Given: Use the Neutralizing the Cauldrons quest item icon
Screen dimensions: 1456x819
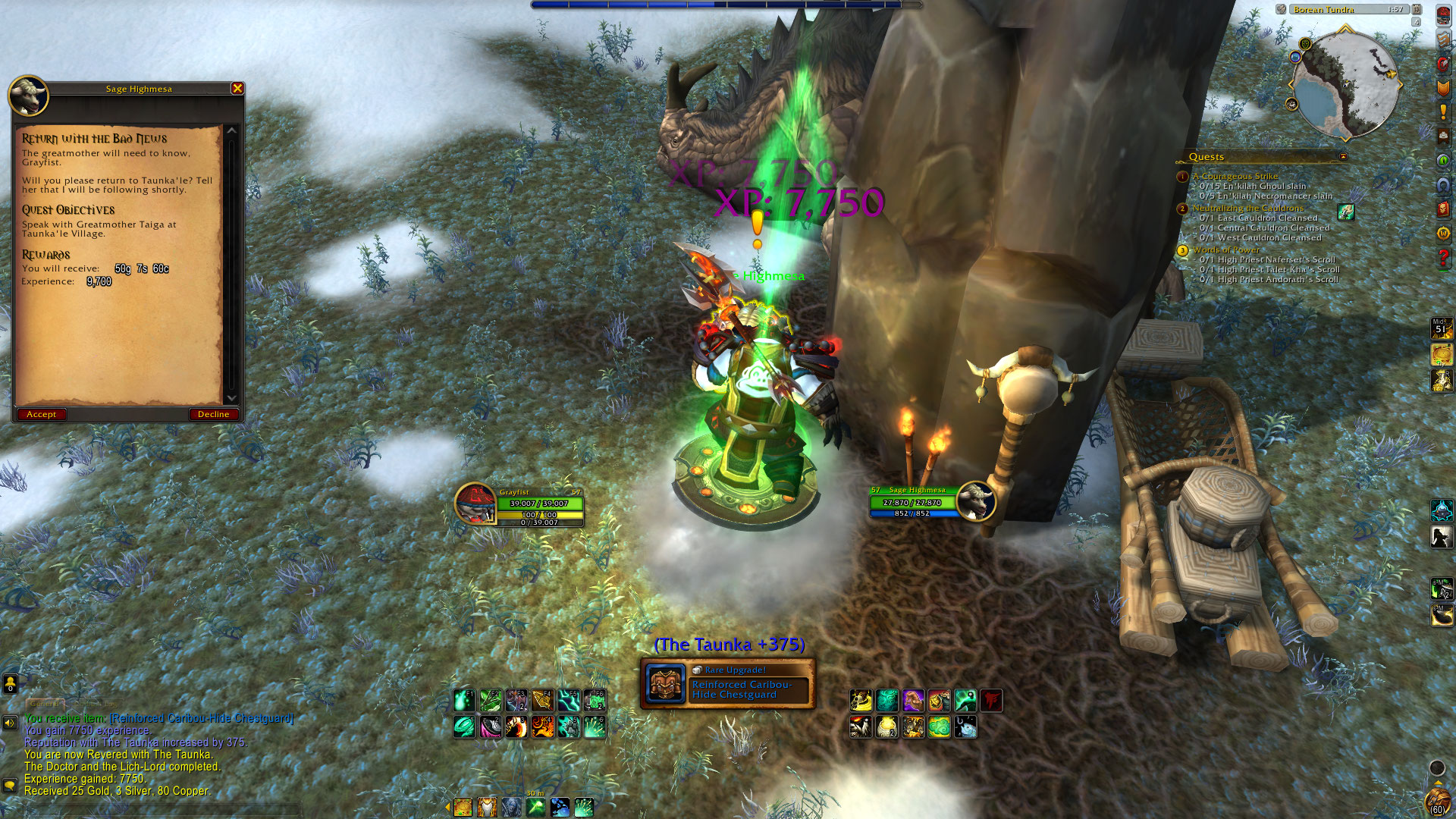Looking at the screenshot, I should pyautogui.click(x=1345, y=212).
